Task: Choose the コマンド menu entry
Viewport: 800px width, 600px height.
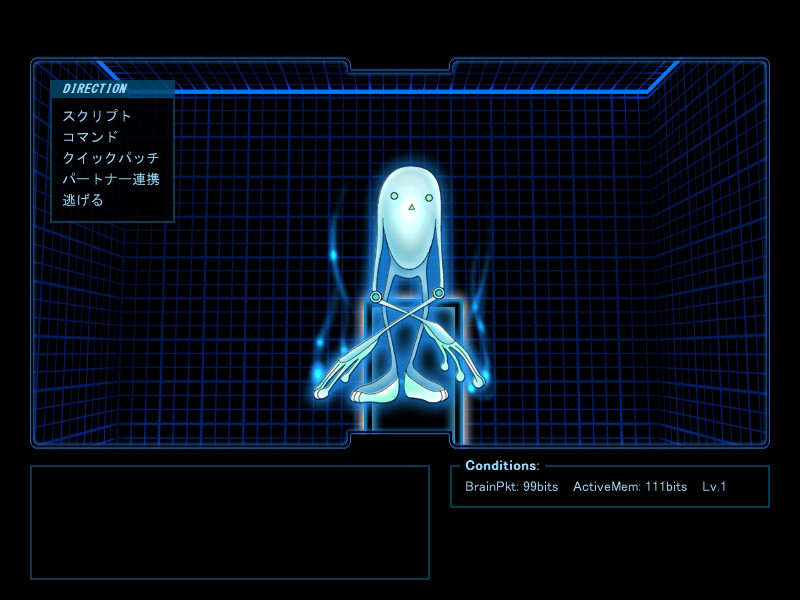Action: 90,137
